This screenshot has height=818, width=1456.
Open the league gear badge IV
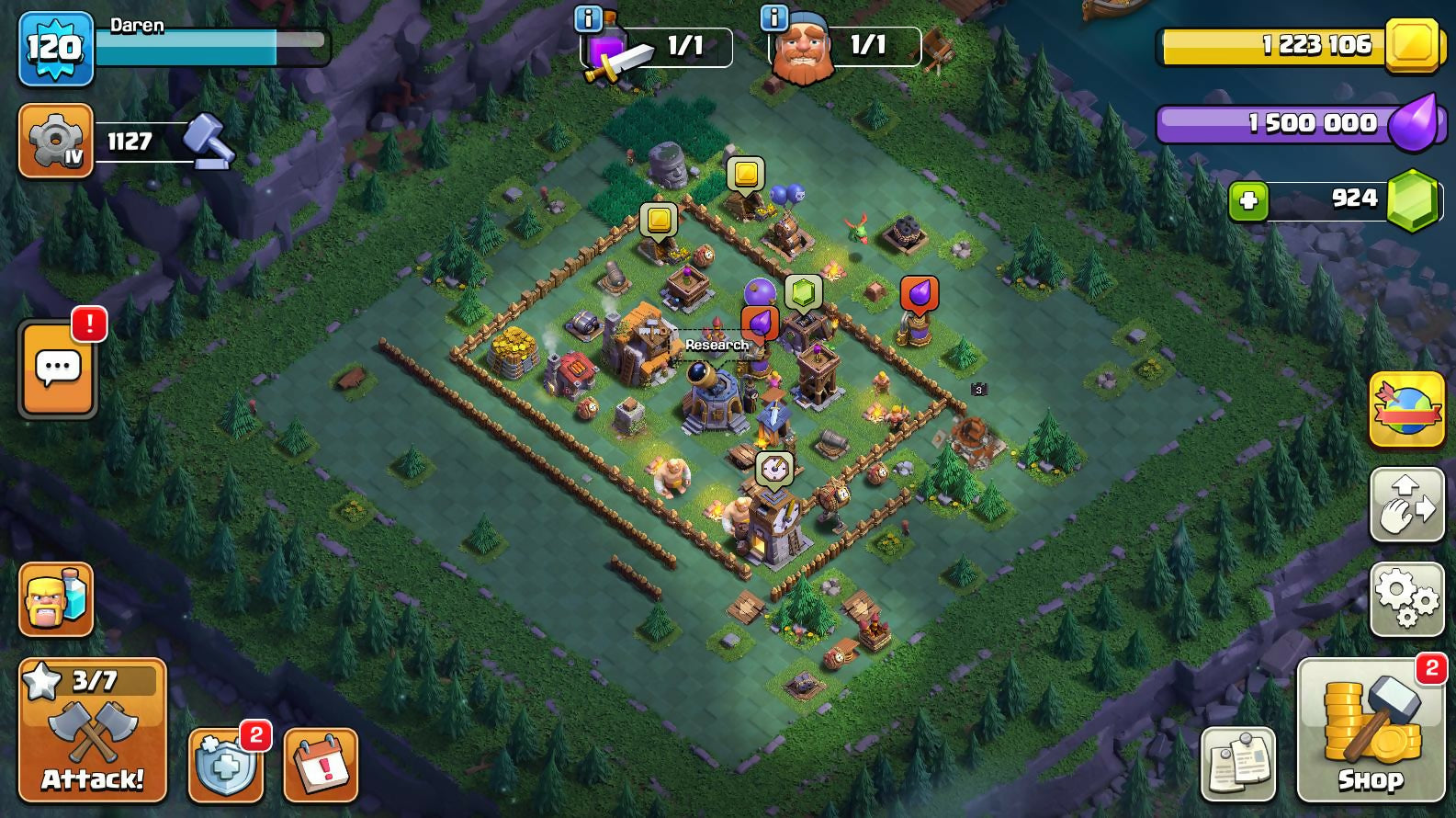click(56, 141)
